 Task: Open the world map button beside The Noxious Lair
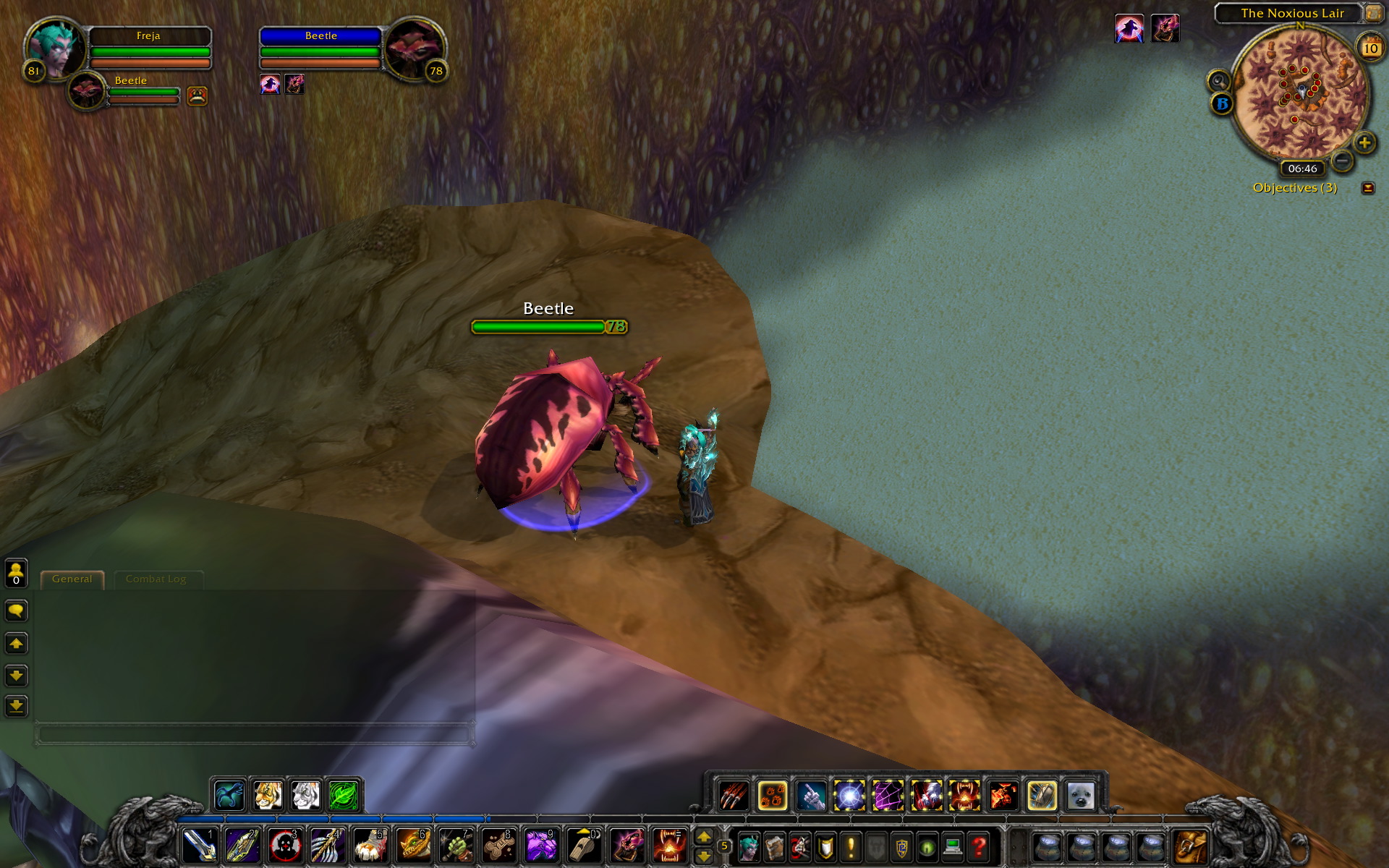click(x=1372, y=13)
